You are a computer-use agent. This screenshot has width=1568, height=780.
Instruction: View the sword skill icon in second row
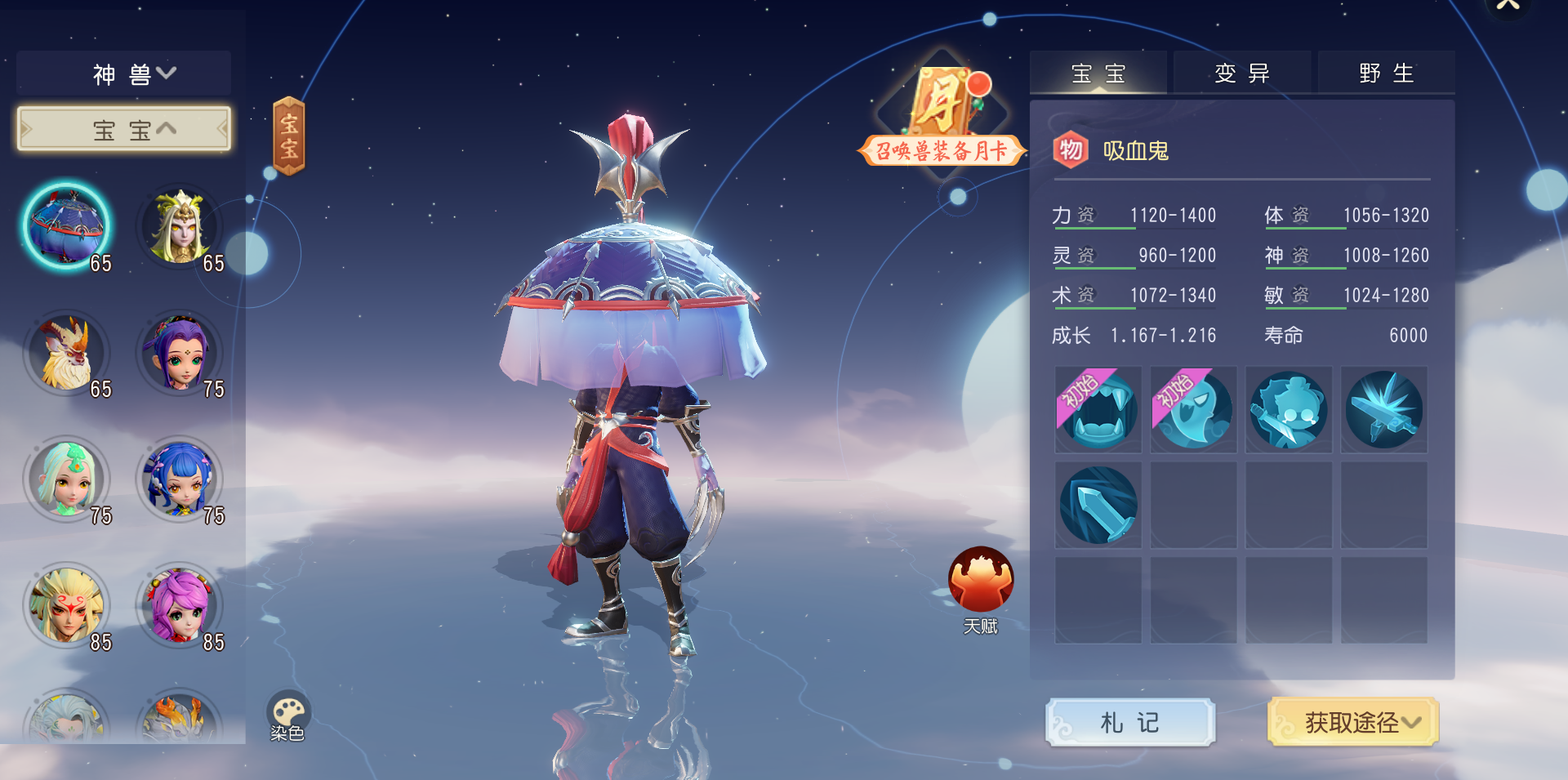click(x=1098, y=505)
